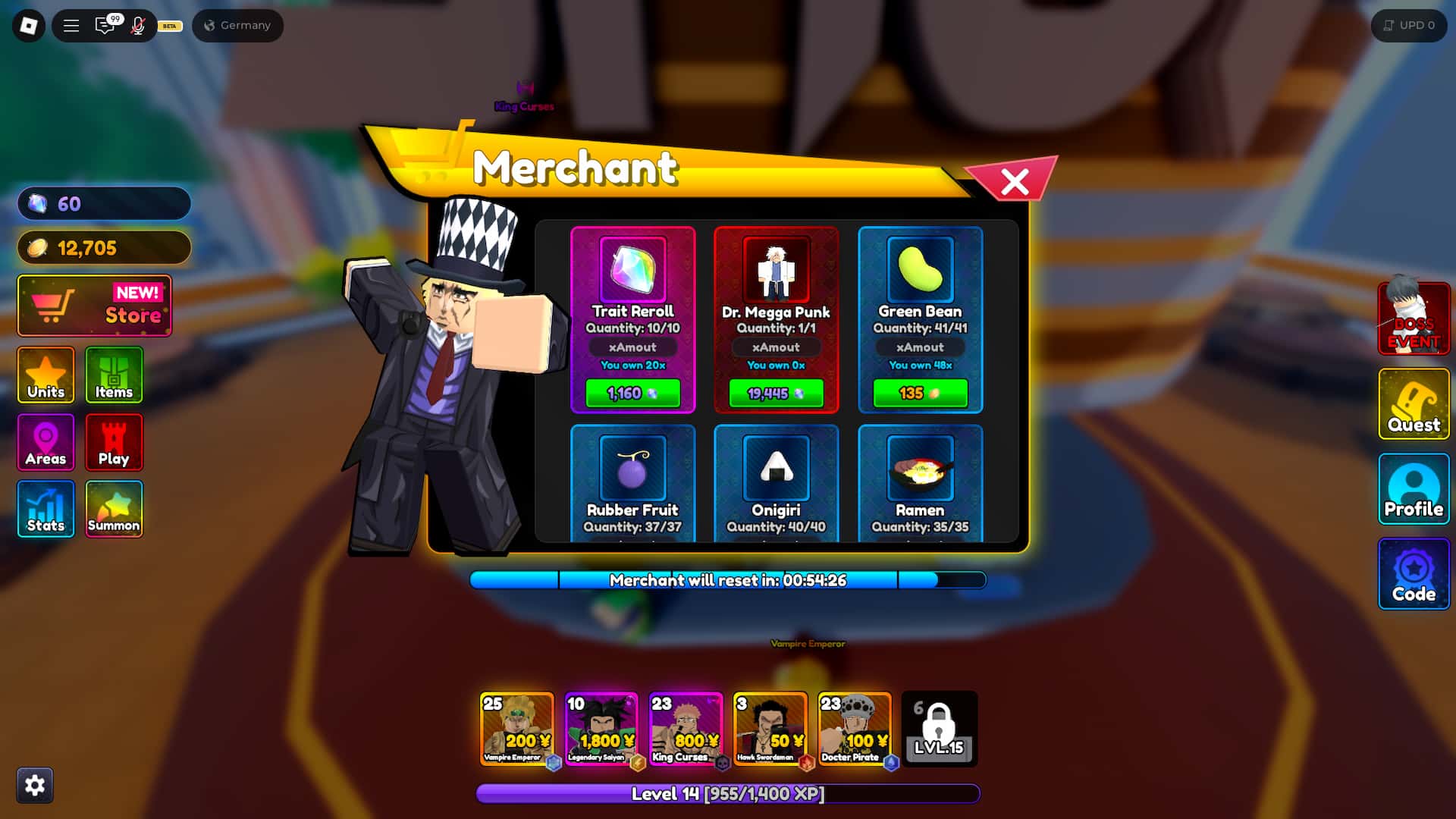Image resolution: width=1456 pixels, height=819 pixels.
Task: Open the Areas teleport menu
Action: [45, 441]
